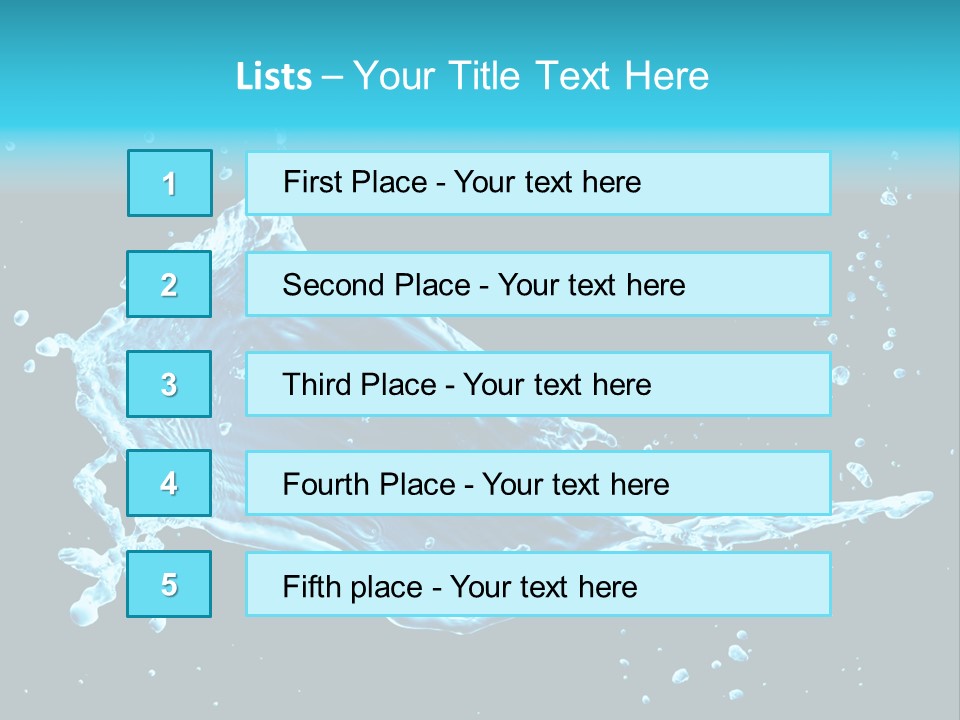Click the Third Place text row
This screenshot has width=960, height=720.
point(538,384)
